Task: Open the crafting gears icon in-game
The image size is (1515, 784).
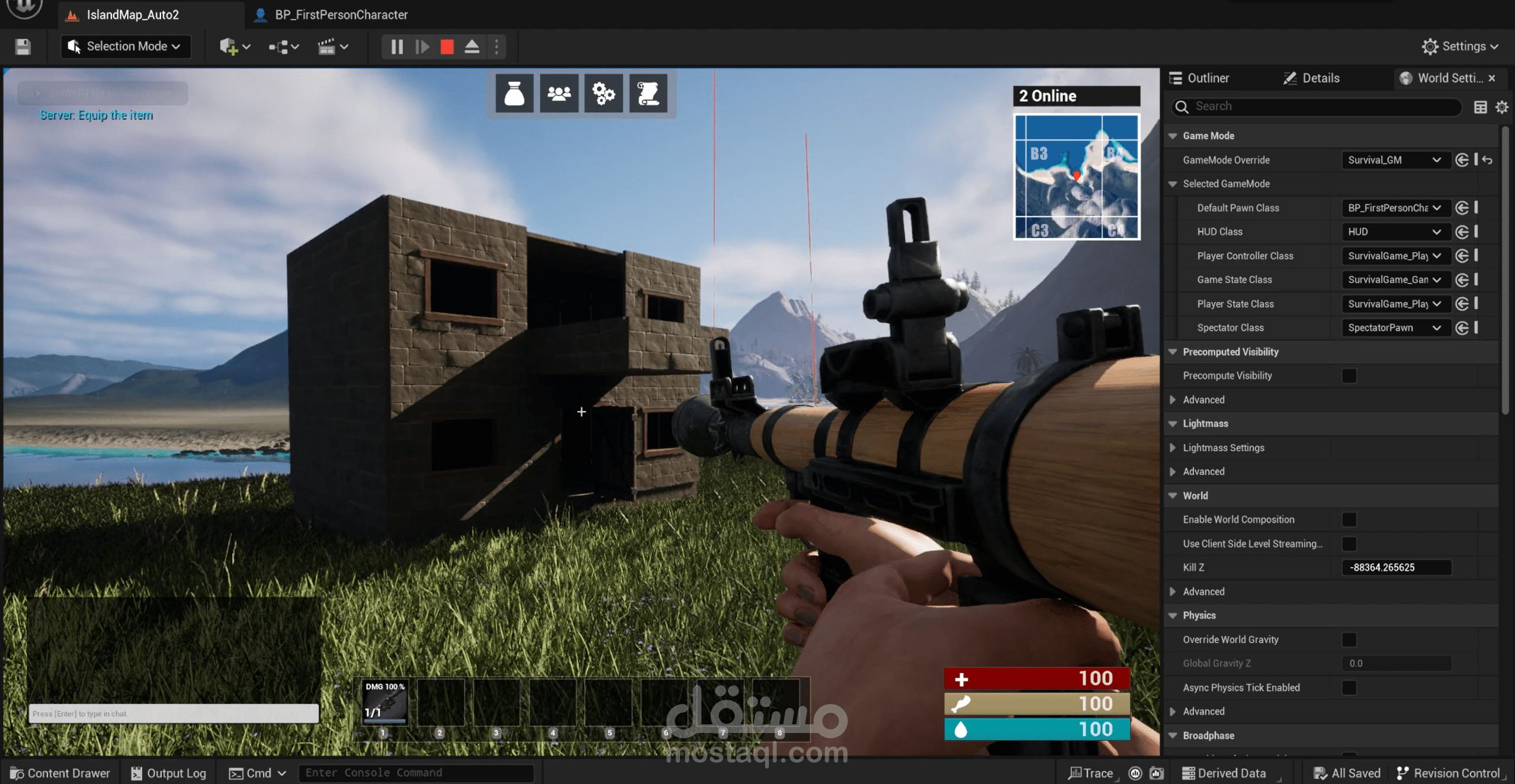Action: 604,93
